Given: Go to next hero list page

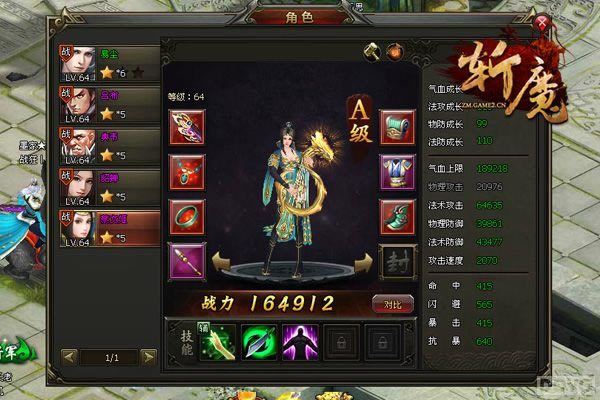Looking at the screenshot, I should point(148,356).
